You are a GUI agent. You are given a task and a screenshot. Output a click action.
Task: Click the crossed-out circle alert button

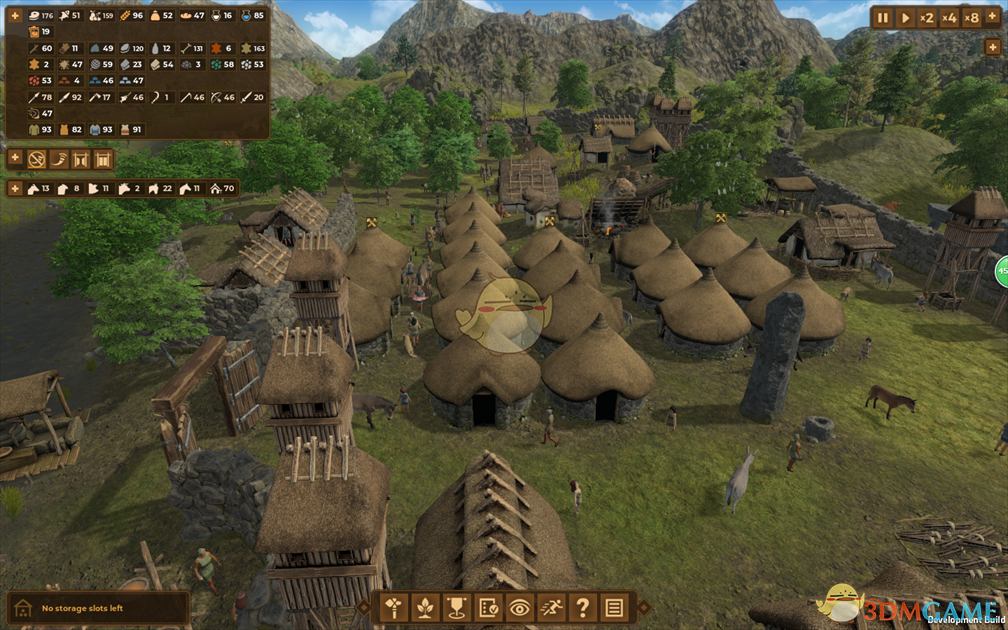37,159
